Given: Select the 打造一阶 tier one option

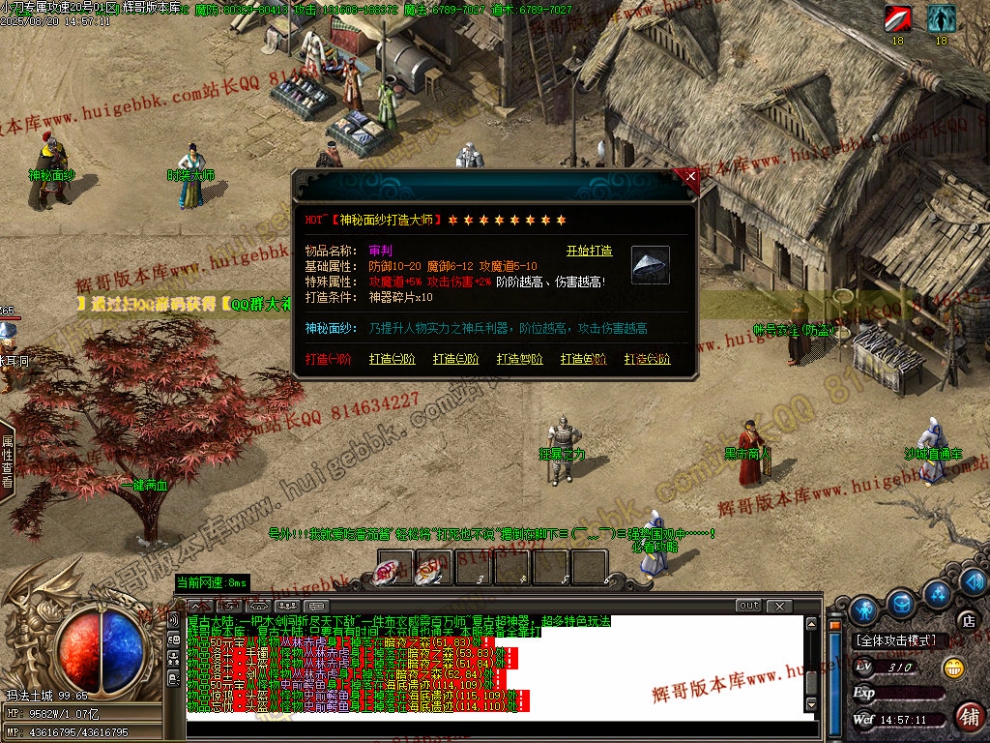Looking at the screenshot, I should click(327, 359).
